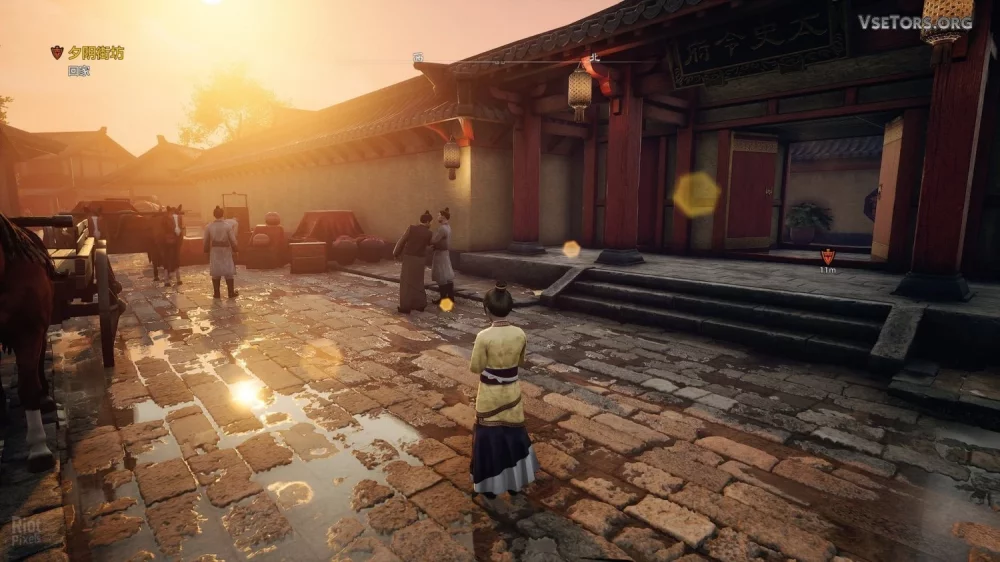
Task: Click the red quest waypoint marker showing 11m
Action: 827,256
